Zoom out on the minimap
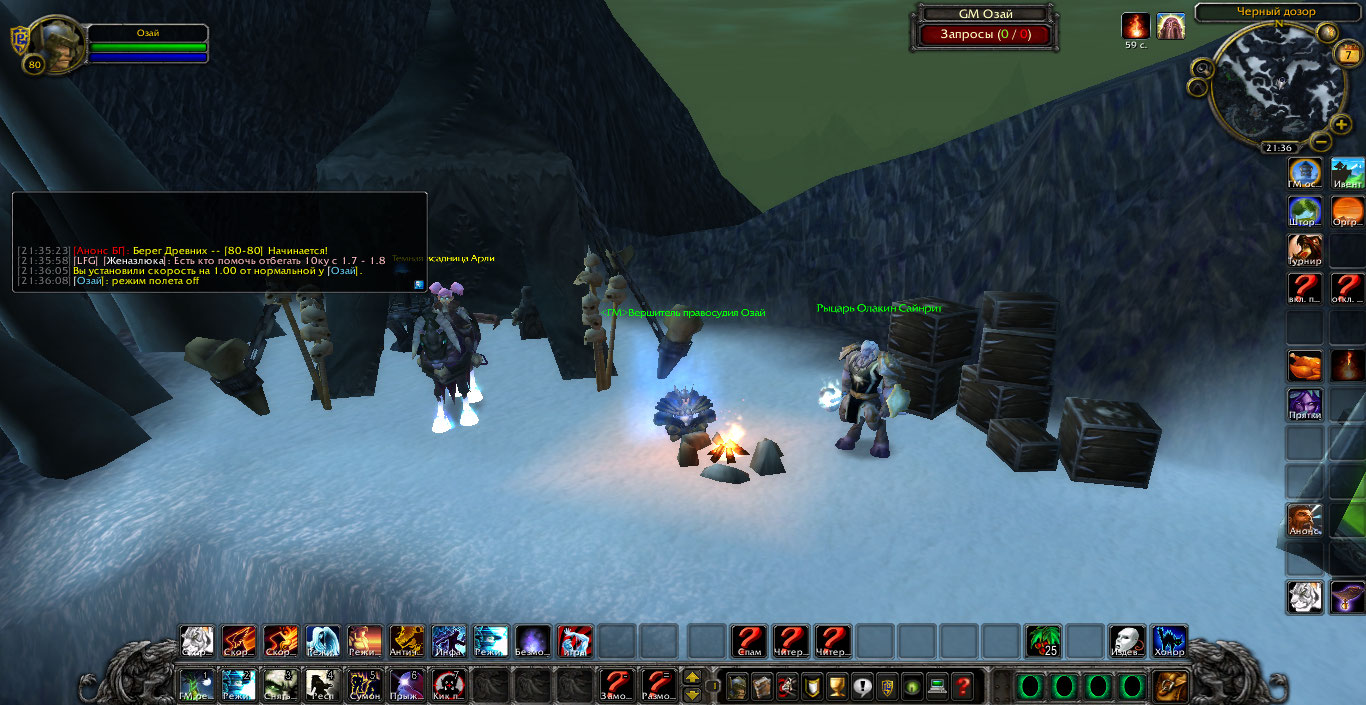1366x705 pixels. (1320, 142)
